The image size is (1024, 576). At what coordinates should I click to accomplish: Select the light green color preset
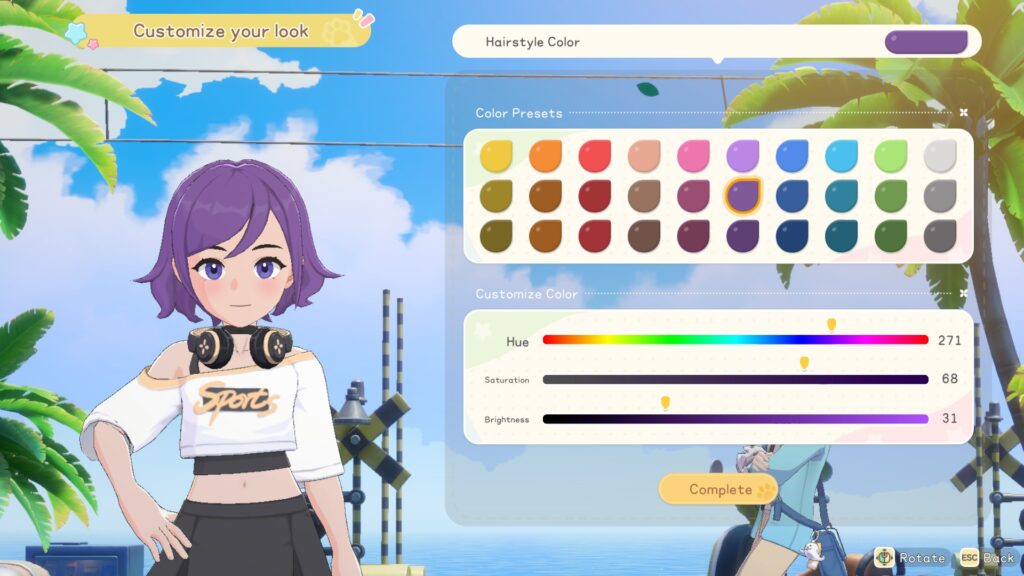coord(890,155)
